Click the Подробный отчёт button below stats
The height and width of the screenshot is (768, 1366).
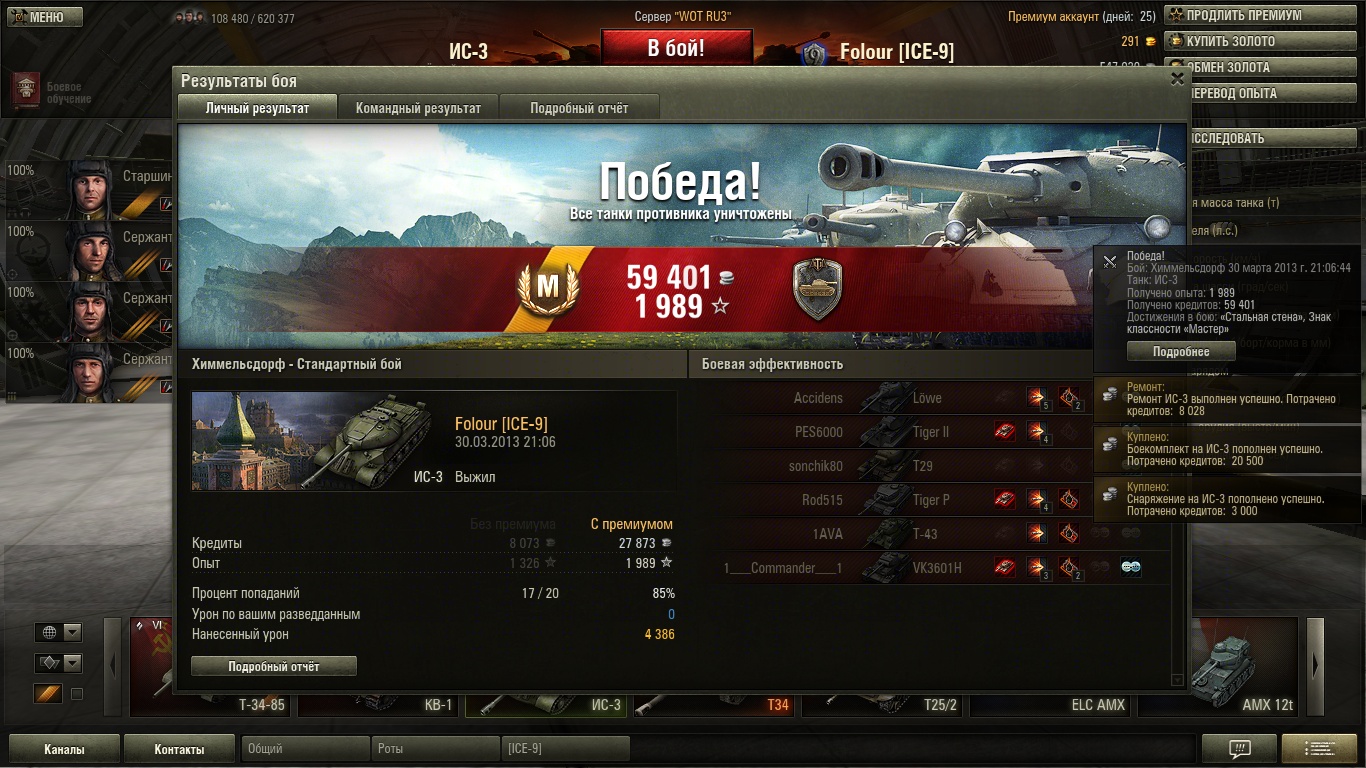click(x=273, y=666)
